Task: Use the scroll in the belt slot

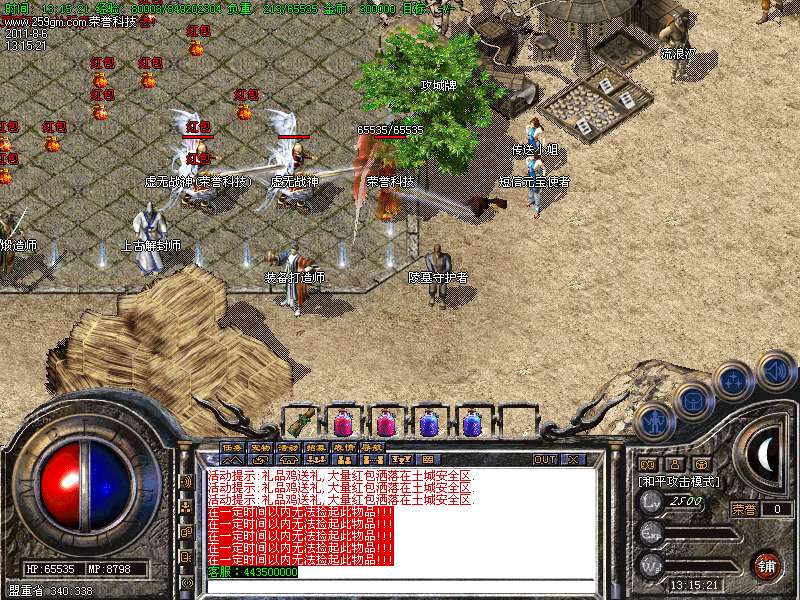Action: point(303,422)
